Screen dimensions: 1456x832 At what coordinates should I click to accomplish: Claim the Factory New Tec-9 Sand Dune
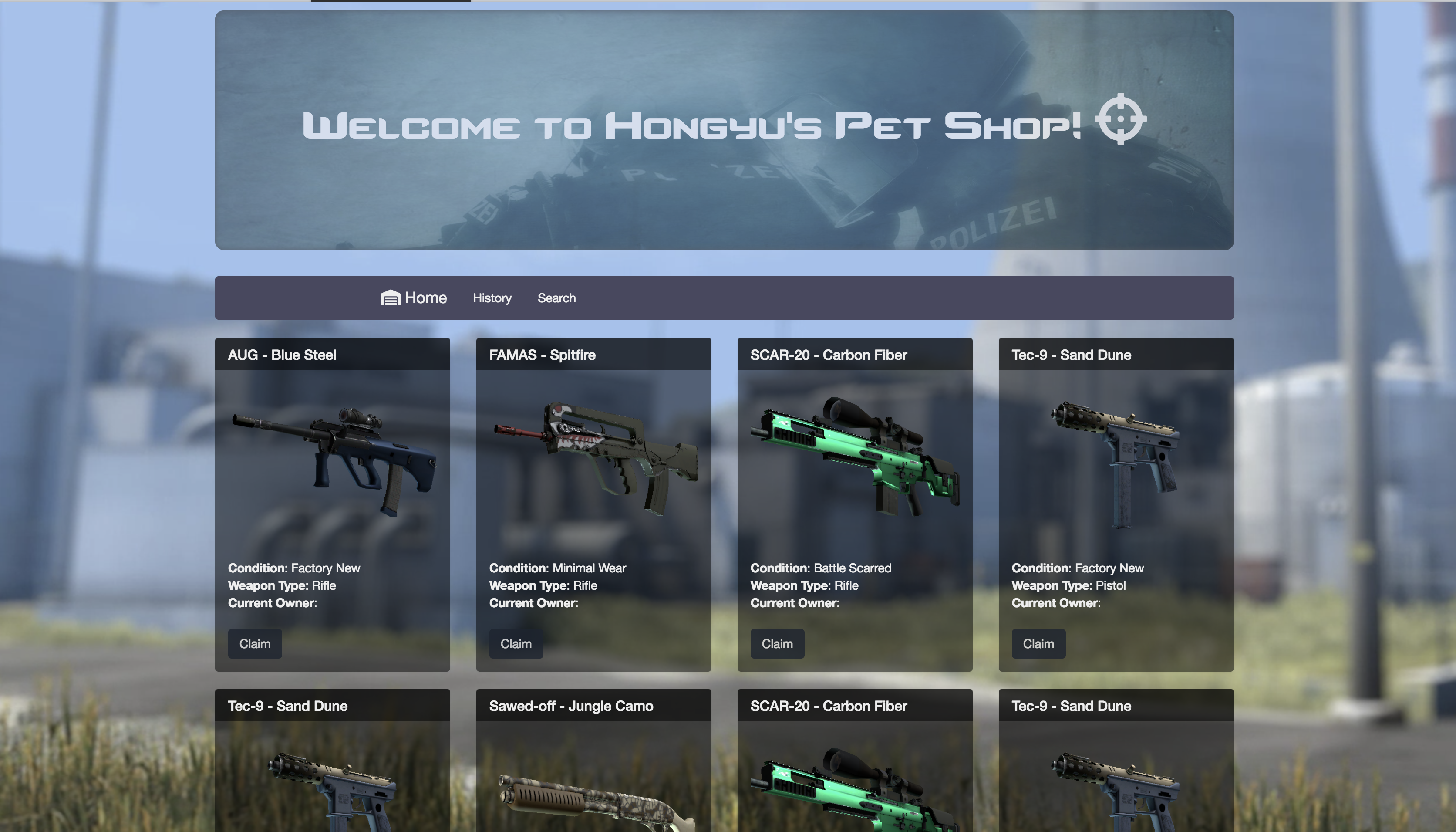[1038, 643]
